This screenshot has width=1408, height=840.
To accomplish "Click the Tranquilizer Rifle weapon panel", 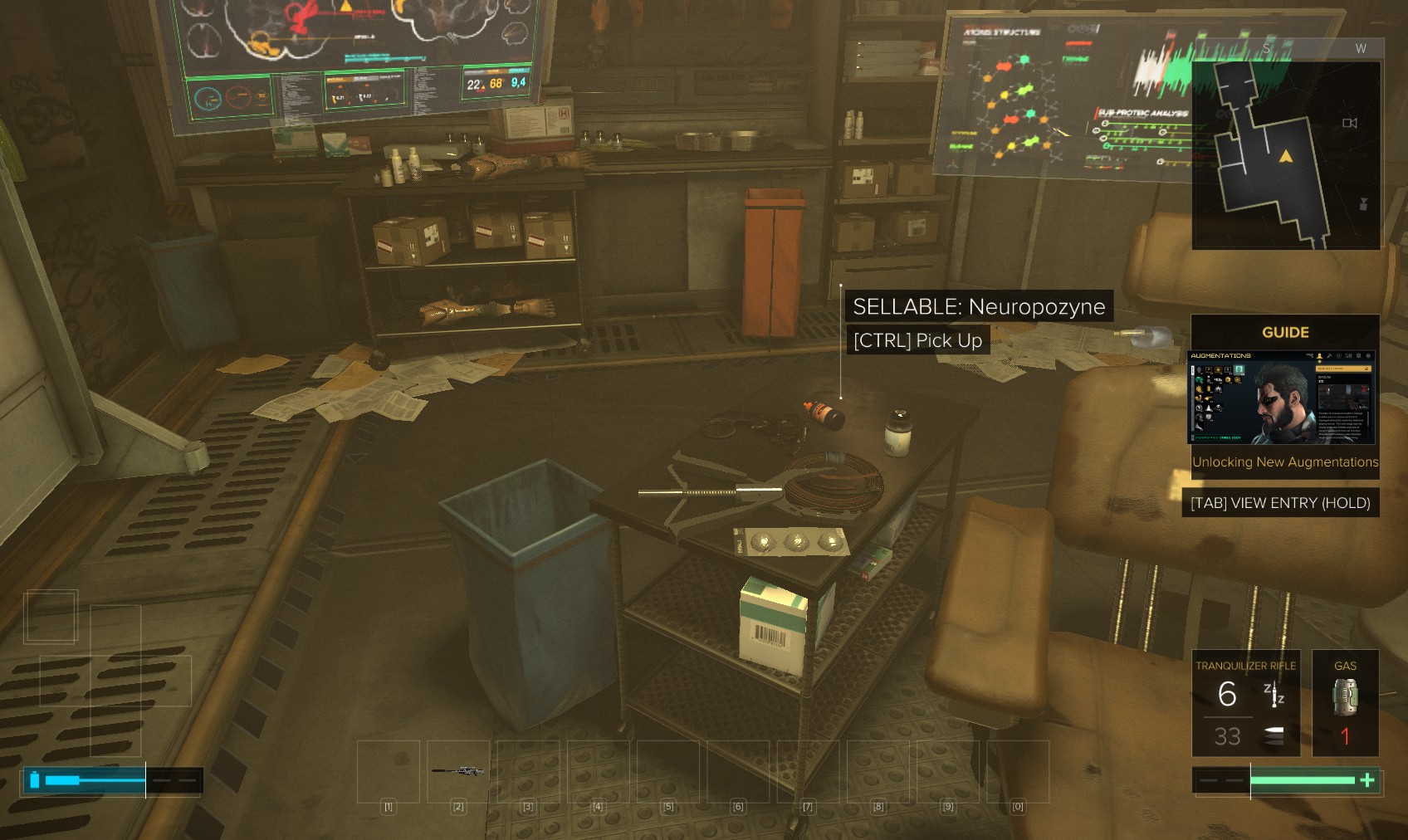I will point(1245,703).
